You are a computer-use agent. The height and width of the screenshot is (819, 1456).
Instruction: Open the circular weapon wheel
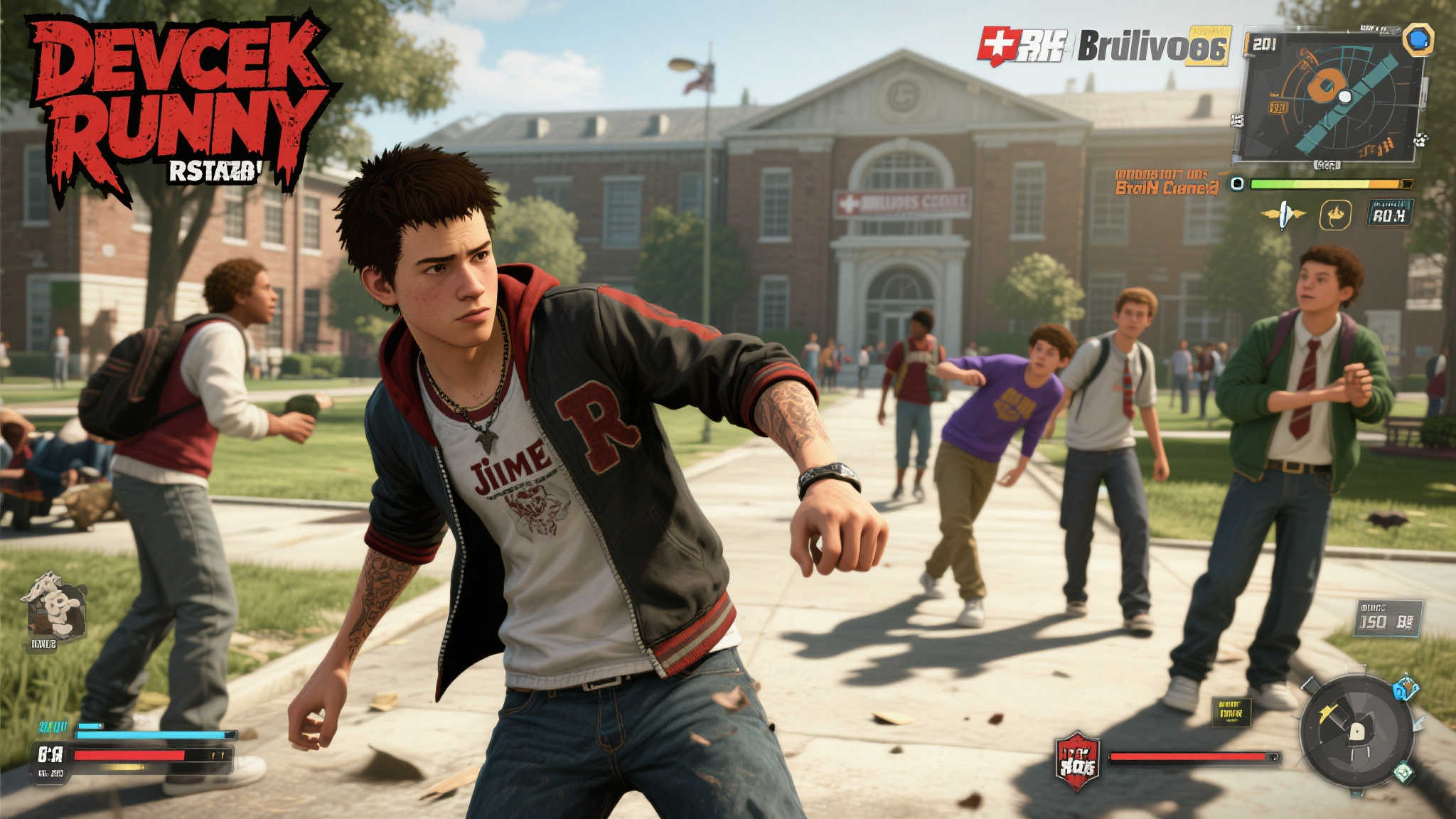click(x=1356, y=732)
